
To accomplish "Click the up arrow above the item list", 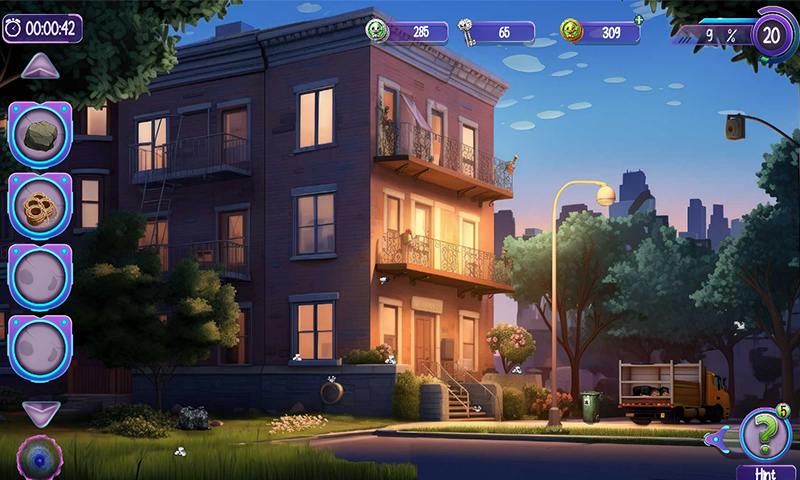I will [41, 67].
